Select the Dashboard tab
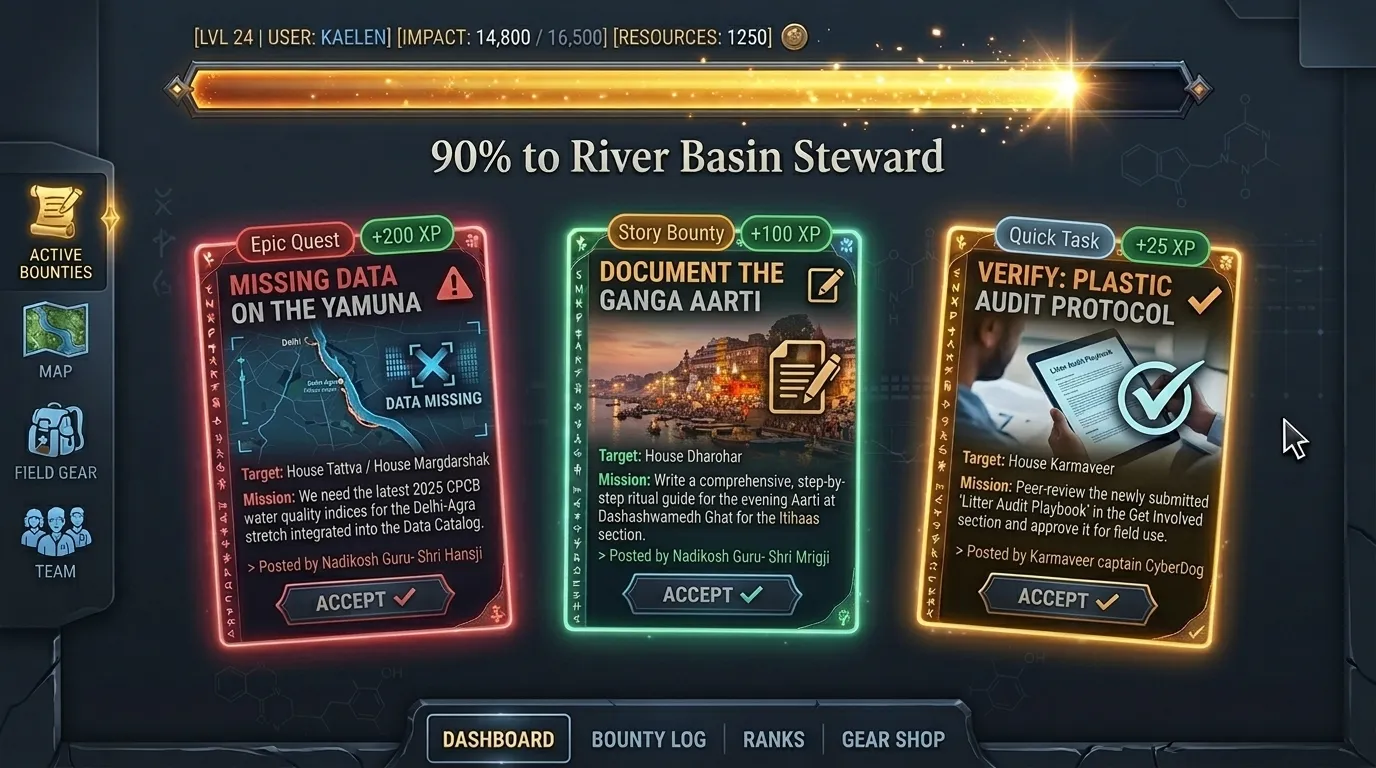1376x768 pixels. 498,738
